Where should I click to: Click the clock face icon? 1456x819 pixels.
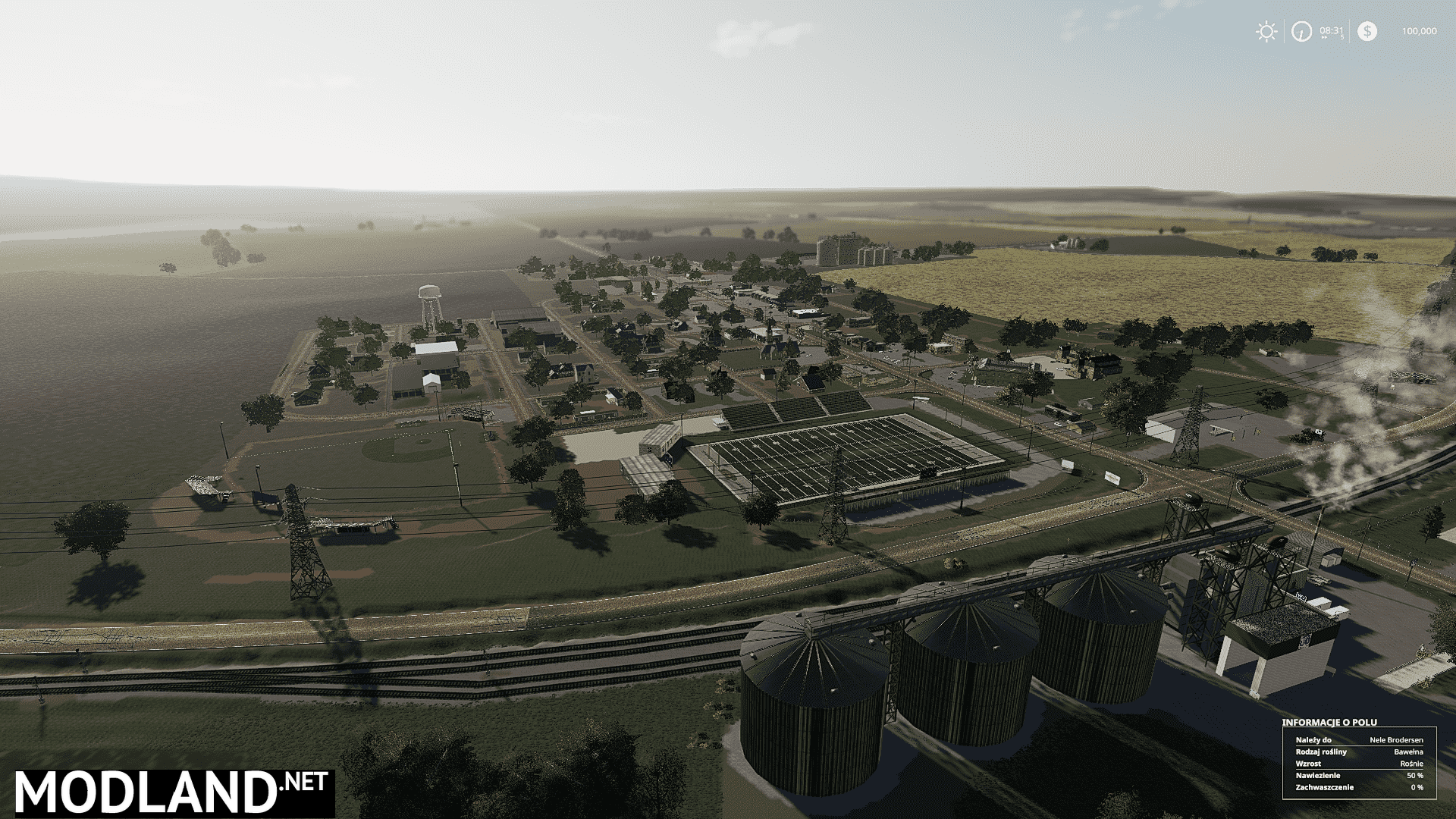click(x=1301, y=33)
